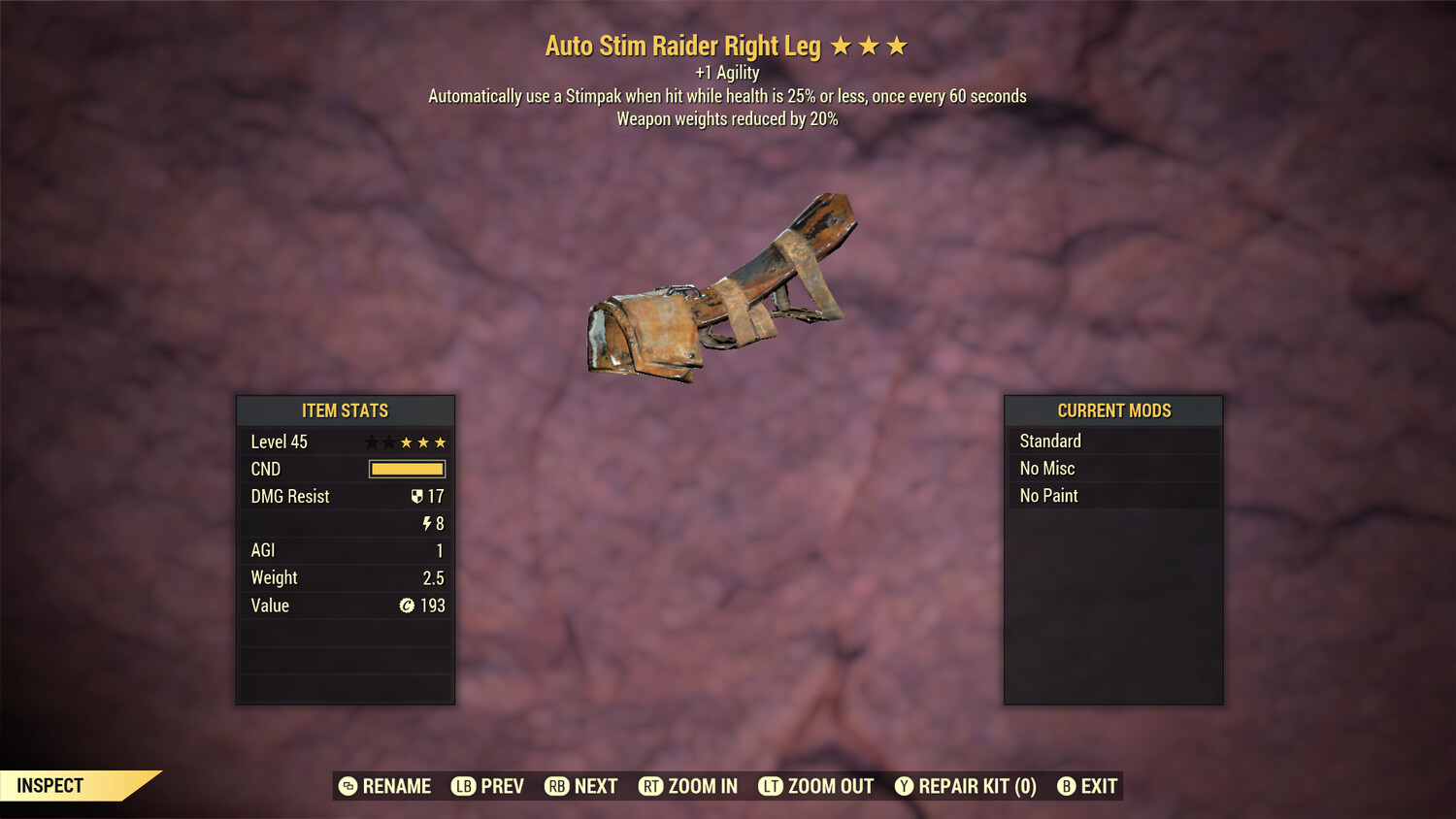Click the caps icon next to Value 193
The image size is (1456, 819).
(408, 606)
